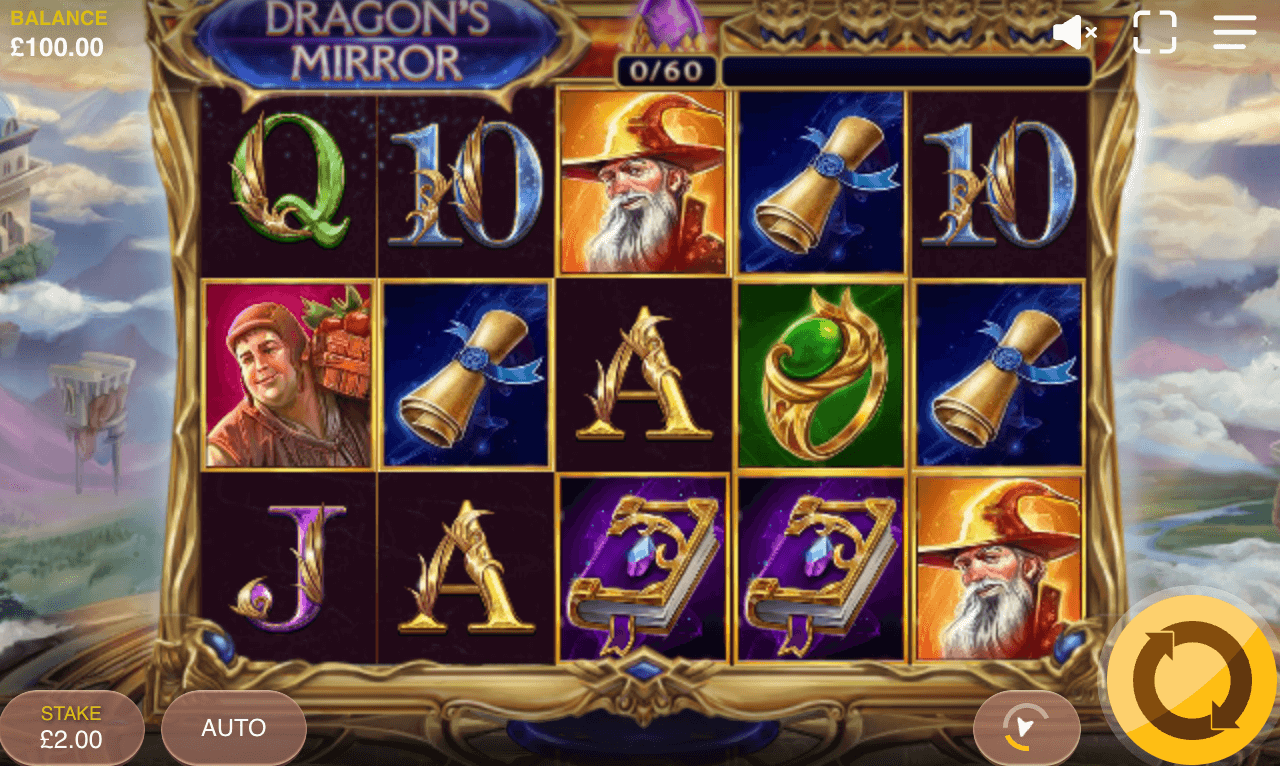Click the Balance display showing £100.00
Image resolution: width=1280 pixels, height=766 pixels.
(x=60, y=30)
